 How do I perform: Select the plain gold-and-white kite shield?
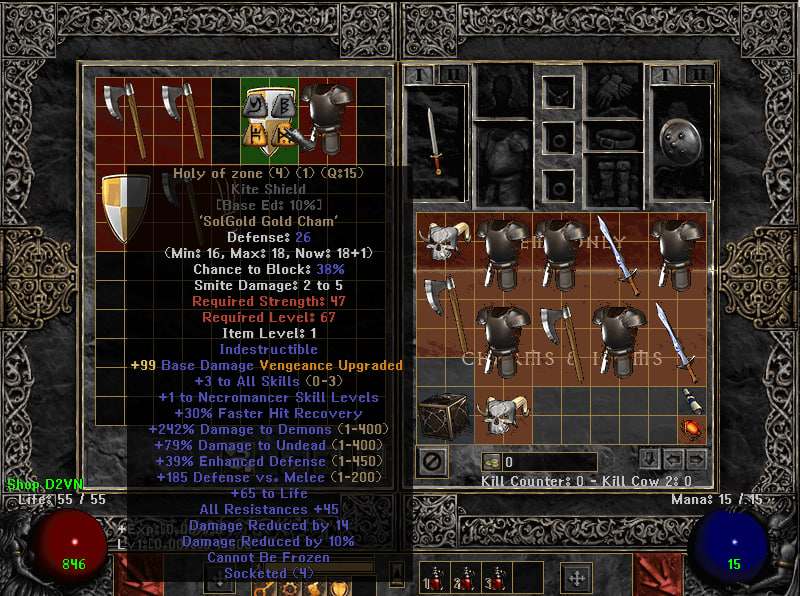pos(127,208)
